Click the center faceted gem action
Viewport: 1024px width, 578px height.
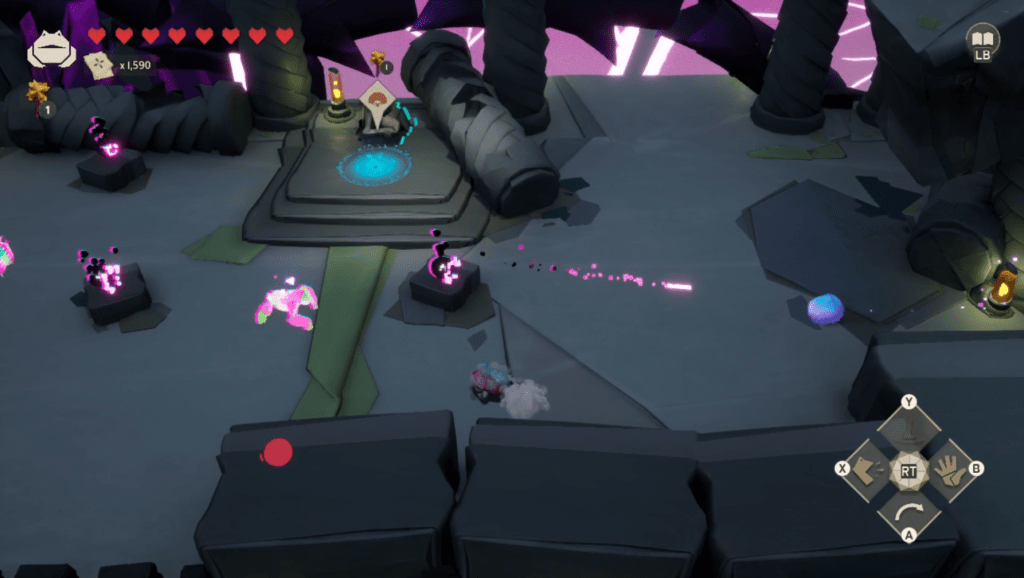(x=908, y=471)
